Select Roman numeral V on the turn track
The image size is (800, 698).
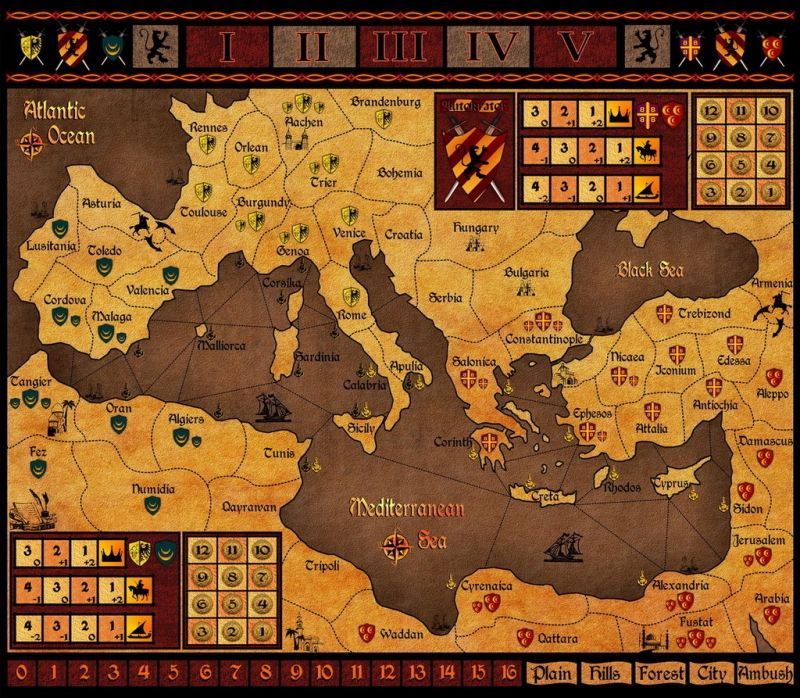click(573, 46)
